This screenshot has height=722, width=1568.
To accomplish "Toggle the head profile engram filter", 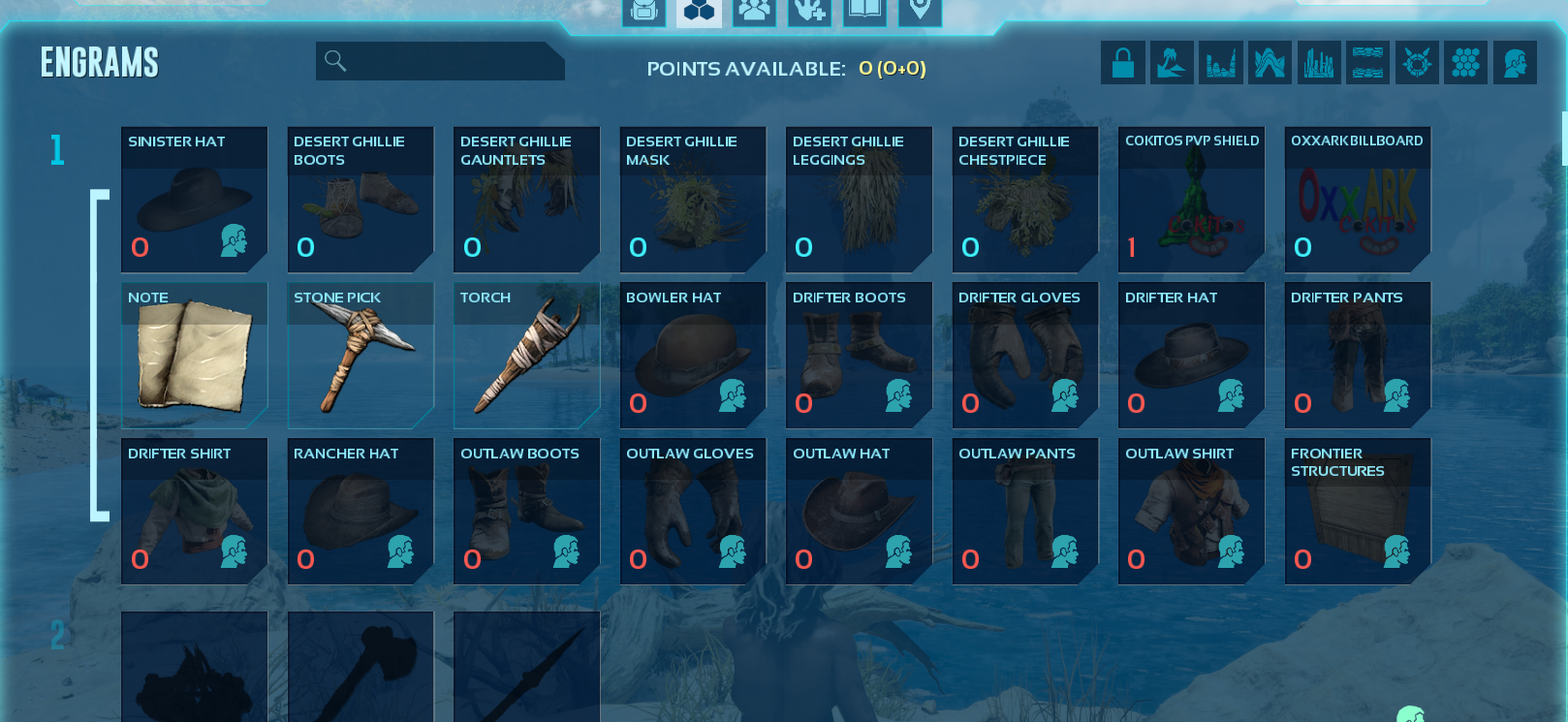I will pos(1515,63).
